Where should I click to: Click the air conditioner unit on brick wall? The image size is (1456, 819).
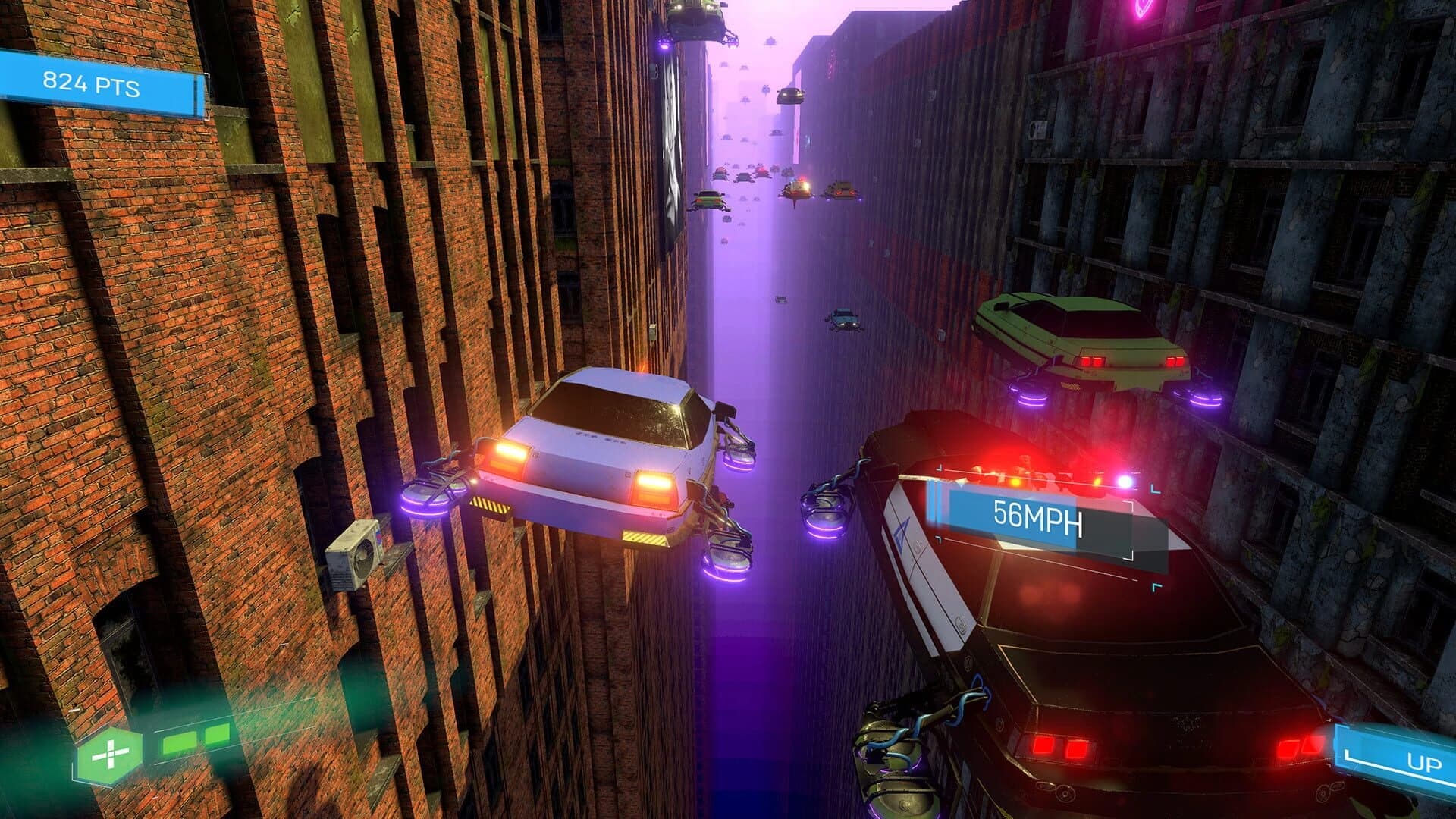[x=353, y=554]
